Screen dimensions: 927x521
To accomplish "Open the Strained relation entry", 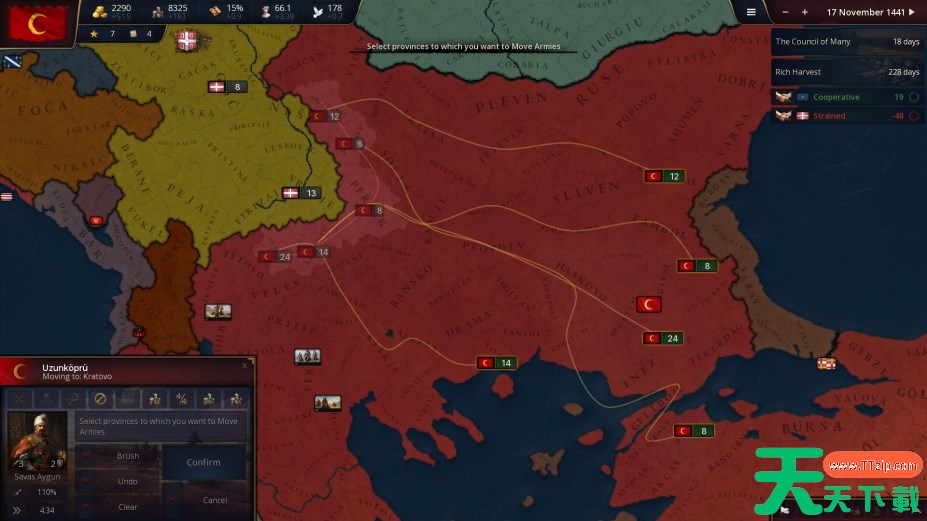I will [x=848, y=116].
